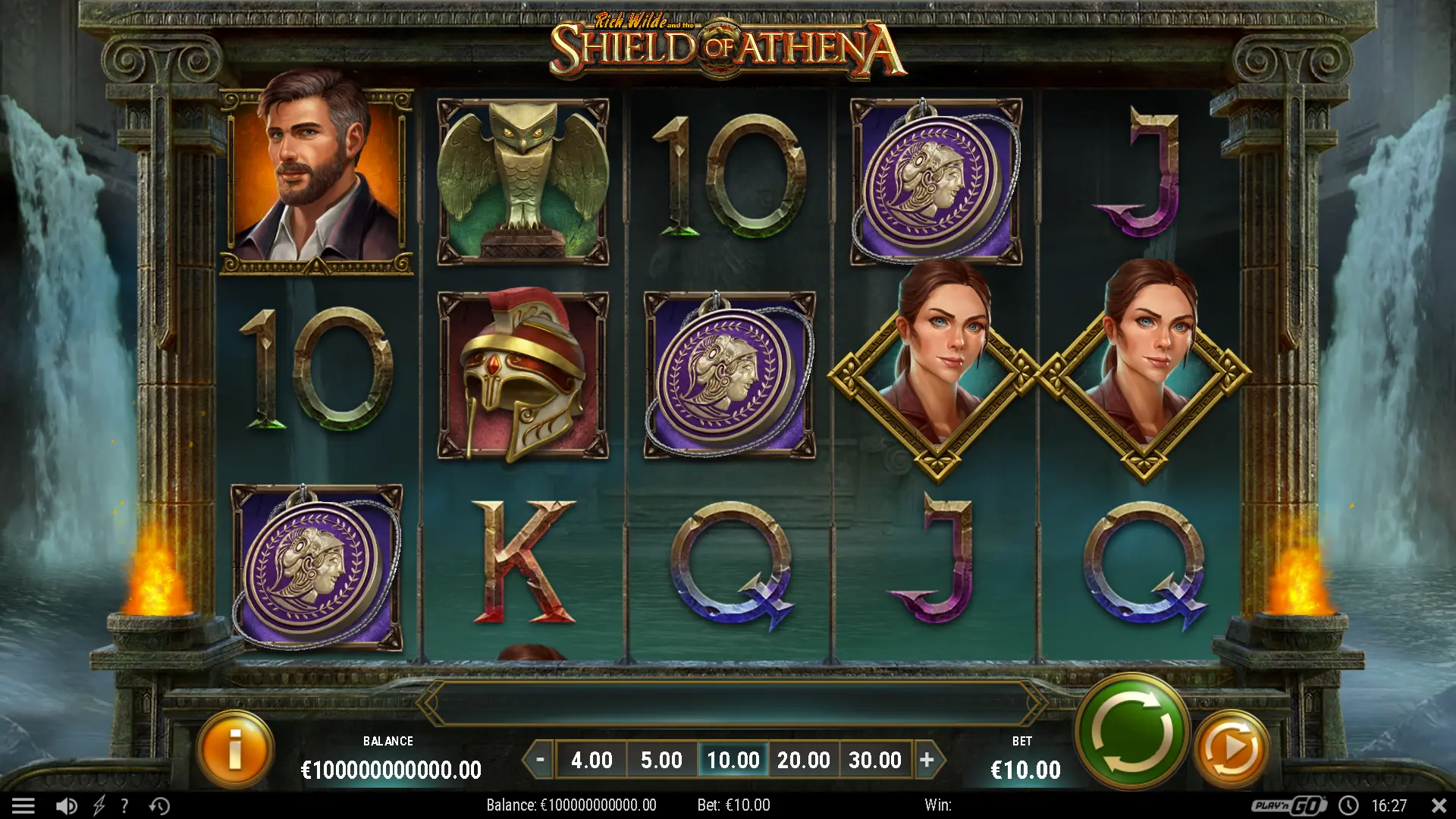The image size is (1456, 819).
Task: Decrease the bet with the minus button
Action: [x=540, y=759]
